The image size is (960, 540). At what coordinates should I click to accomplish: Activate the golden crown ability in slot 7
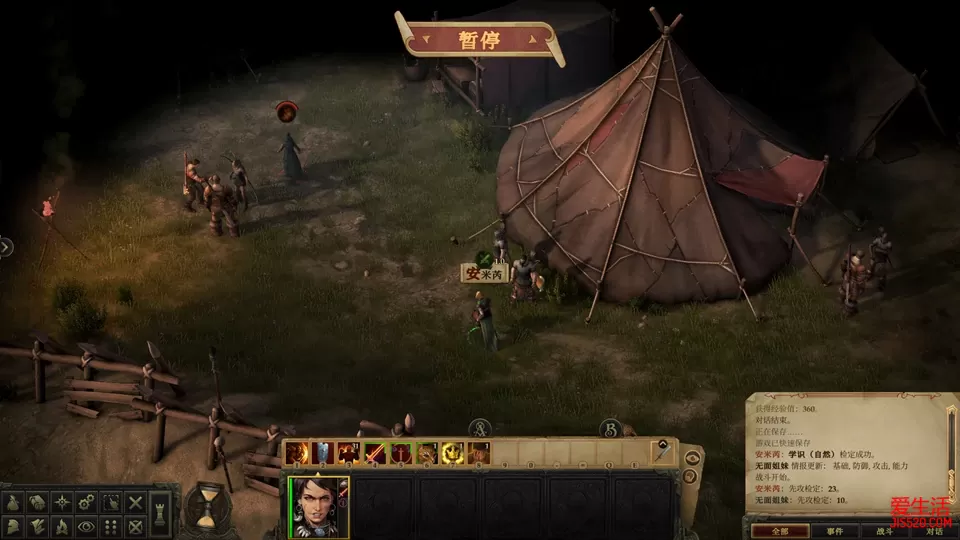click(453, 453)
